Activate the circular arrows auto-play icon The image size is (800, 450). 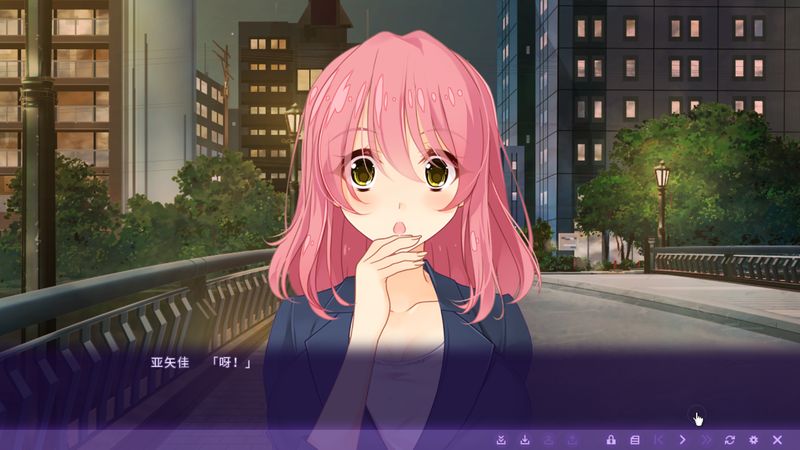(x=730, y=440)
